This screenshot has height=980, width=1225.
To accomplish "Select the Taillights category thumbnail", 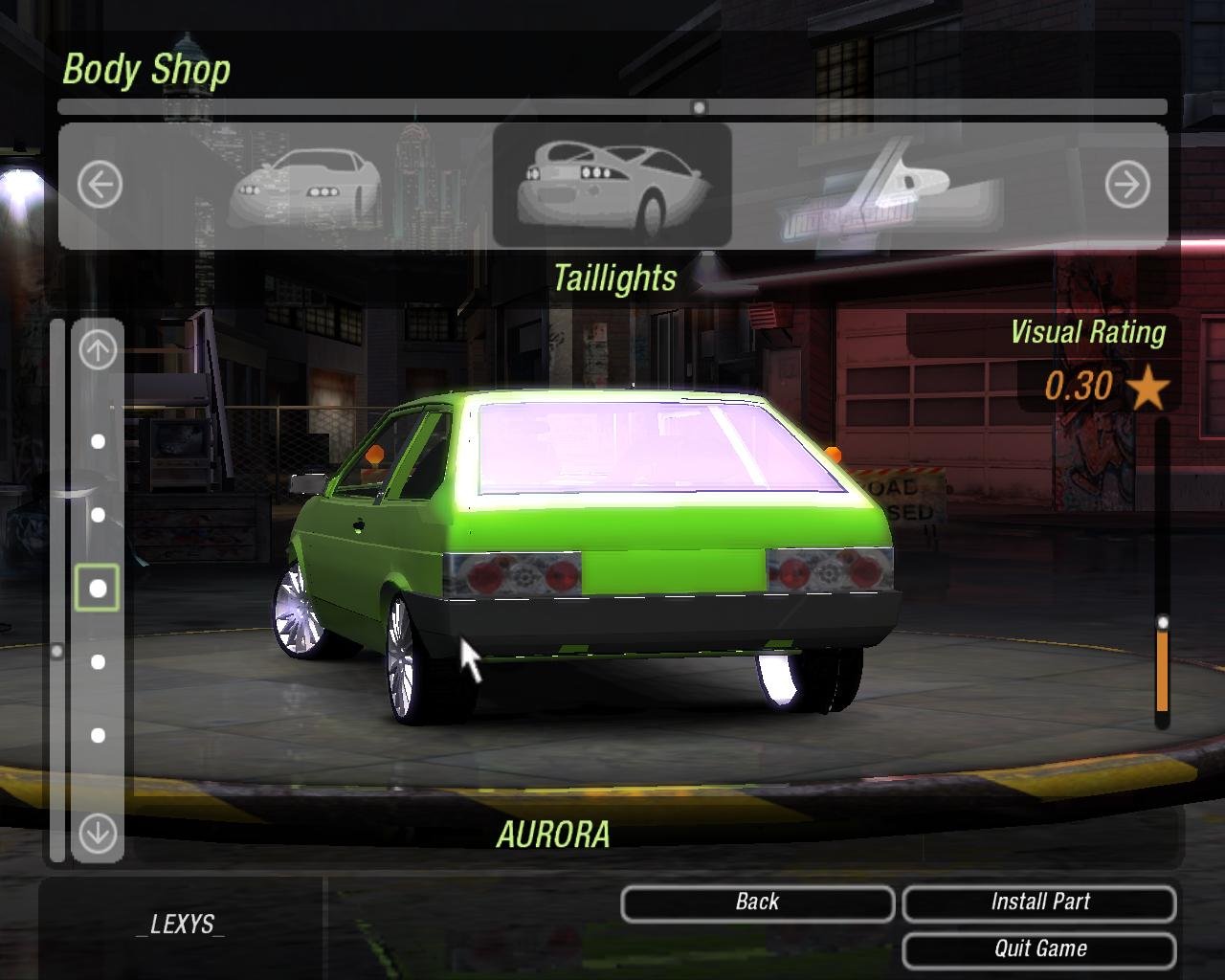I will [612, 185].
